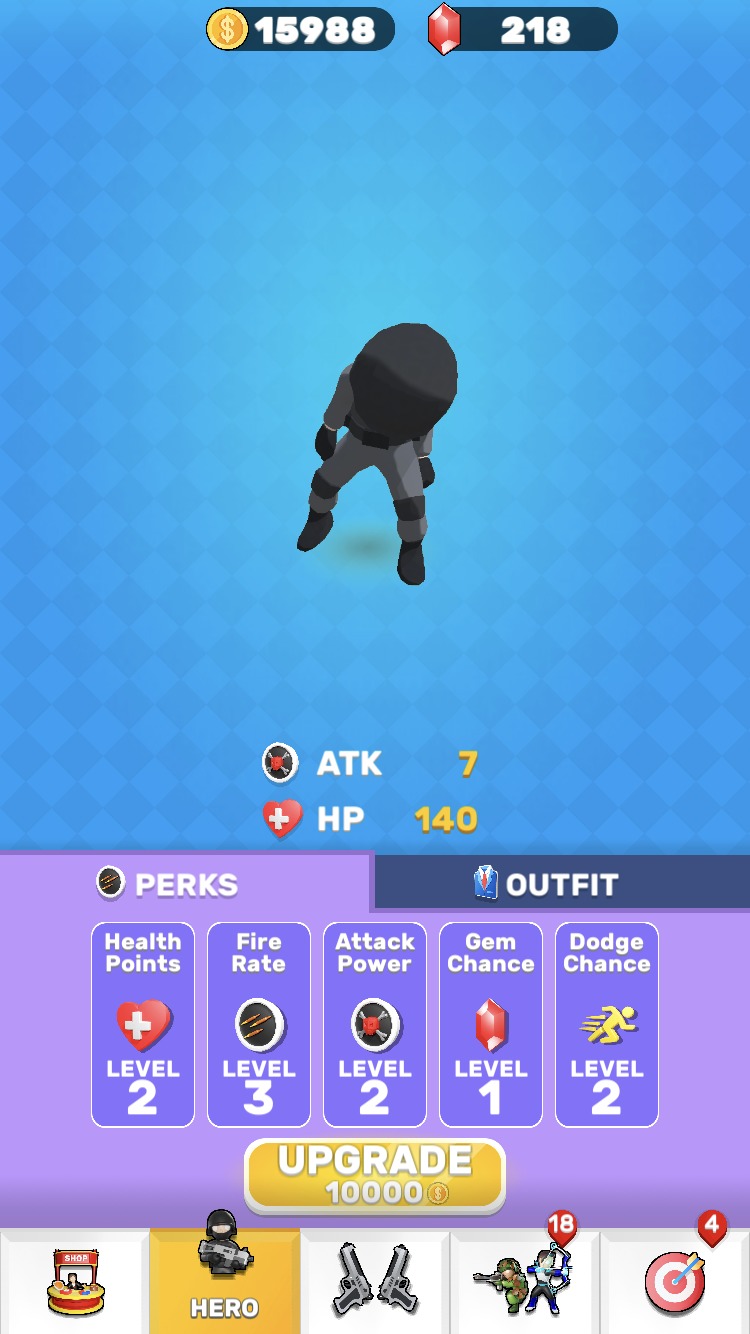The image size is (750, 1334).
Task: Choose the Dodge Chance perk card
Action: (607, 1024)
